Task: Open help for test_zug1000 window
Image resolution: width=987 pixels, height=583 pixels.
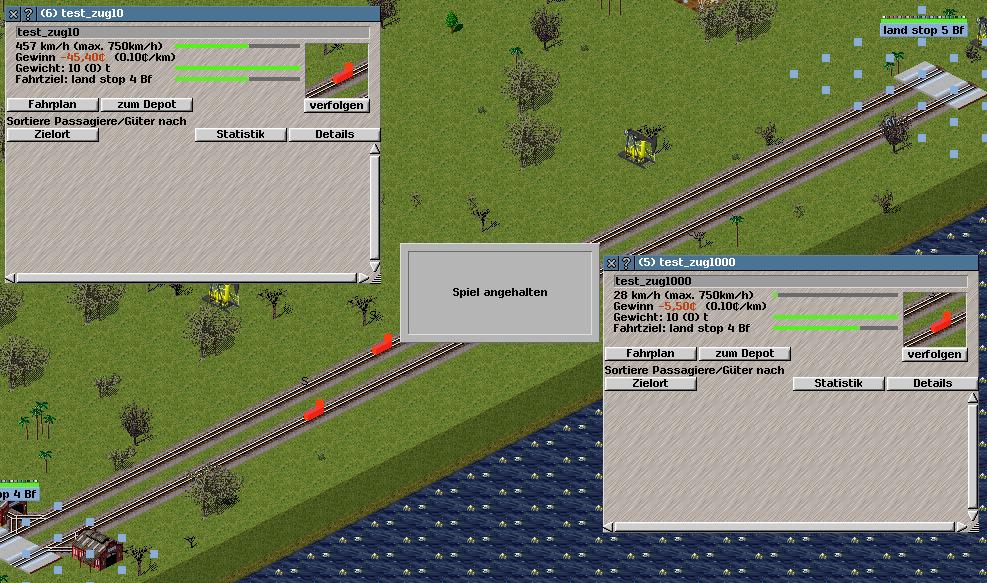Action: [626, 263]
